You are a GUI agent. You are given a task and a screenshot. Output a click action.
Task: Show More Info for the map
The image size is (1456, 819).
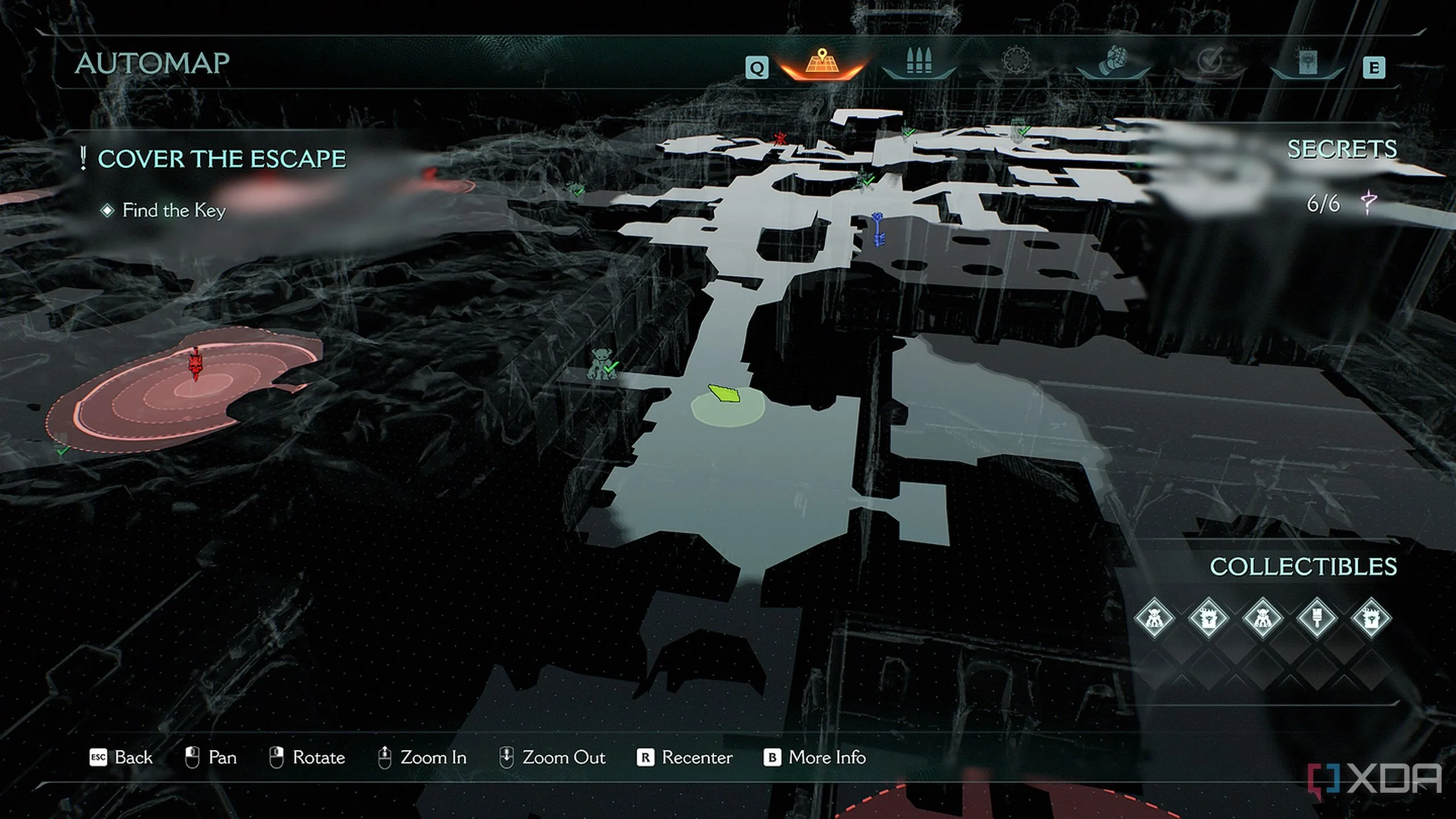click(x=814, y=758)
